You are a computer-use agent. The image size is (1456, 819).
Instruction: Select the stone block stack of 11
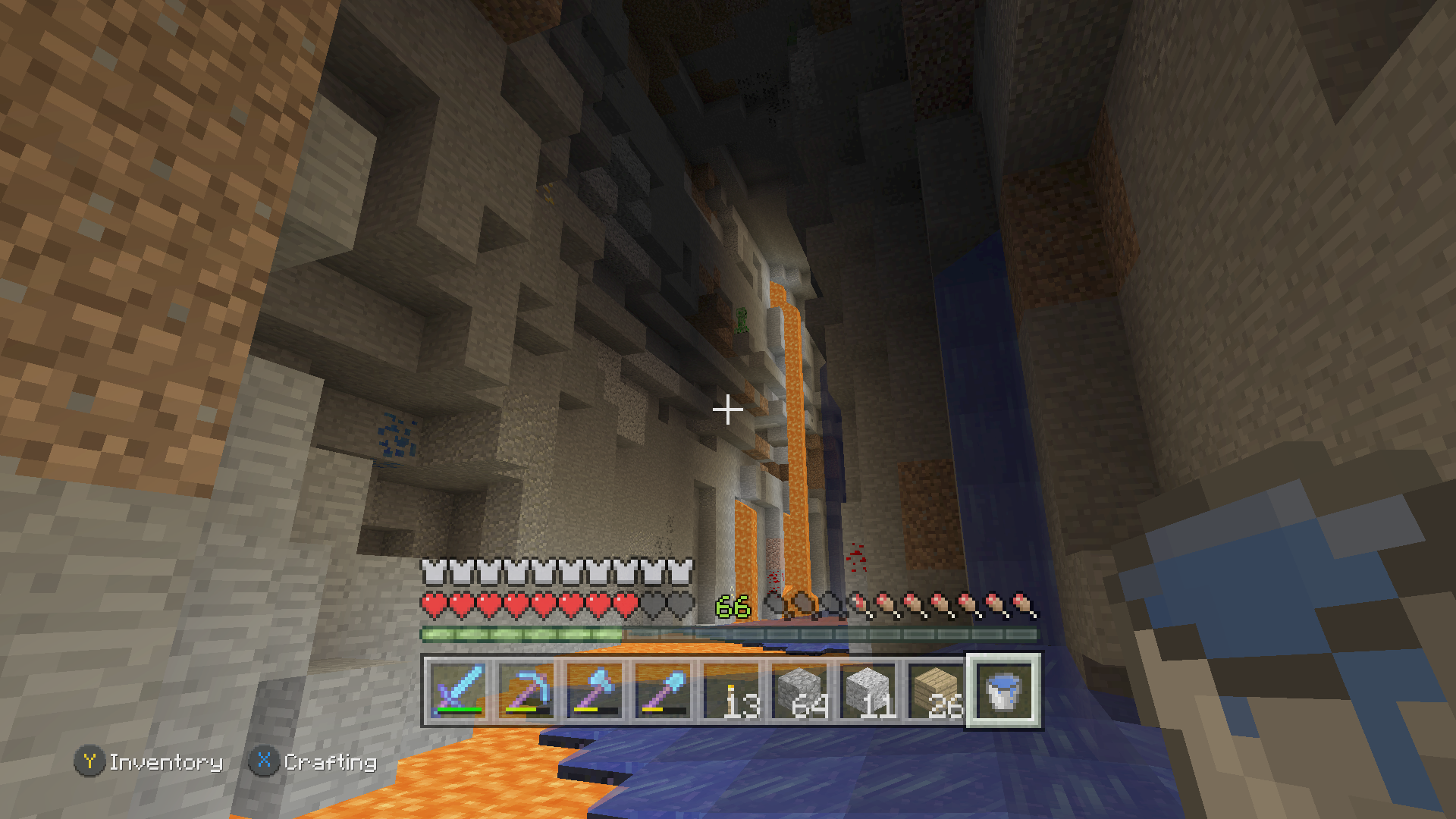coord(868,691)
